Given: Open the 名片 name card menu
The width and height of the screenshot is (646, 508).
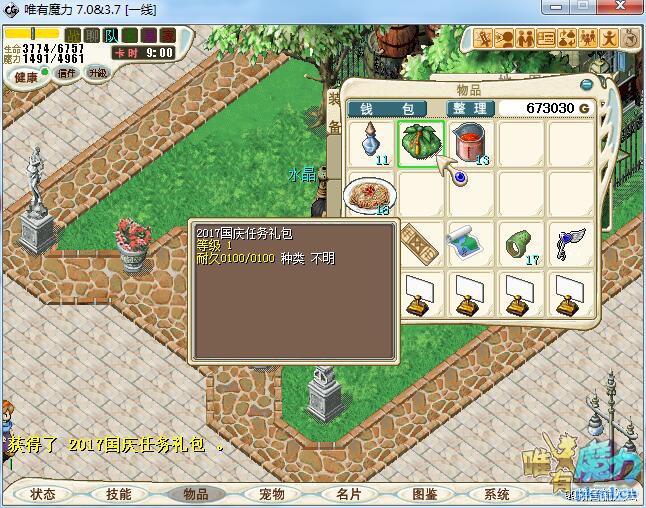Looking at the screenshot, I should (347, 494).
